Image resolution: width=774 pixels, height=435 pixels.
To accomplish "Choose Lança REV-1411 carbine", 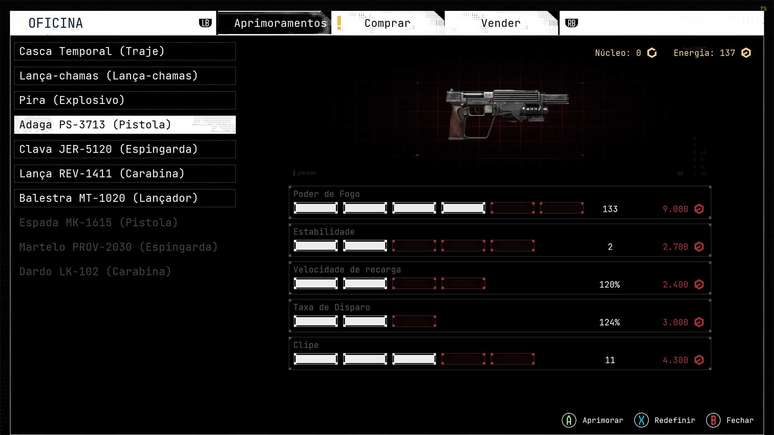I will coord(125,174).
